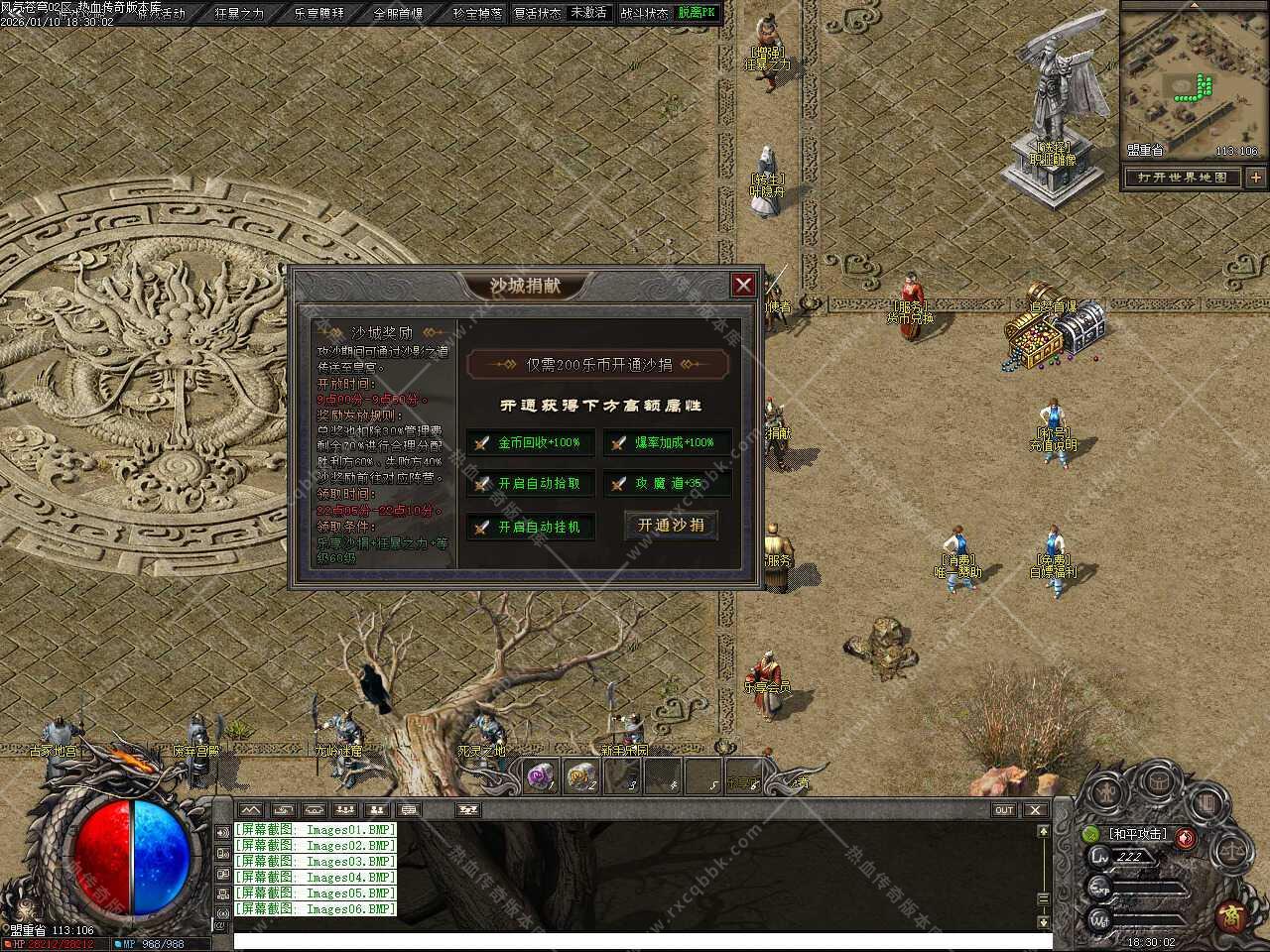The width and height of the screenshot is (1270, 952).
Task: Open the 狂暴之力 top menu
Action: click(239, 13)
